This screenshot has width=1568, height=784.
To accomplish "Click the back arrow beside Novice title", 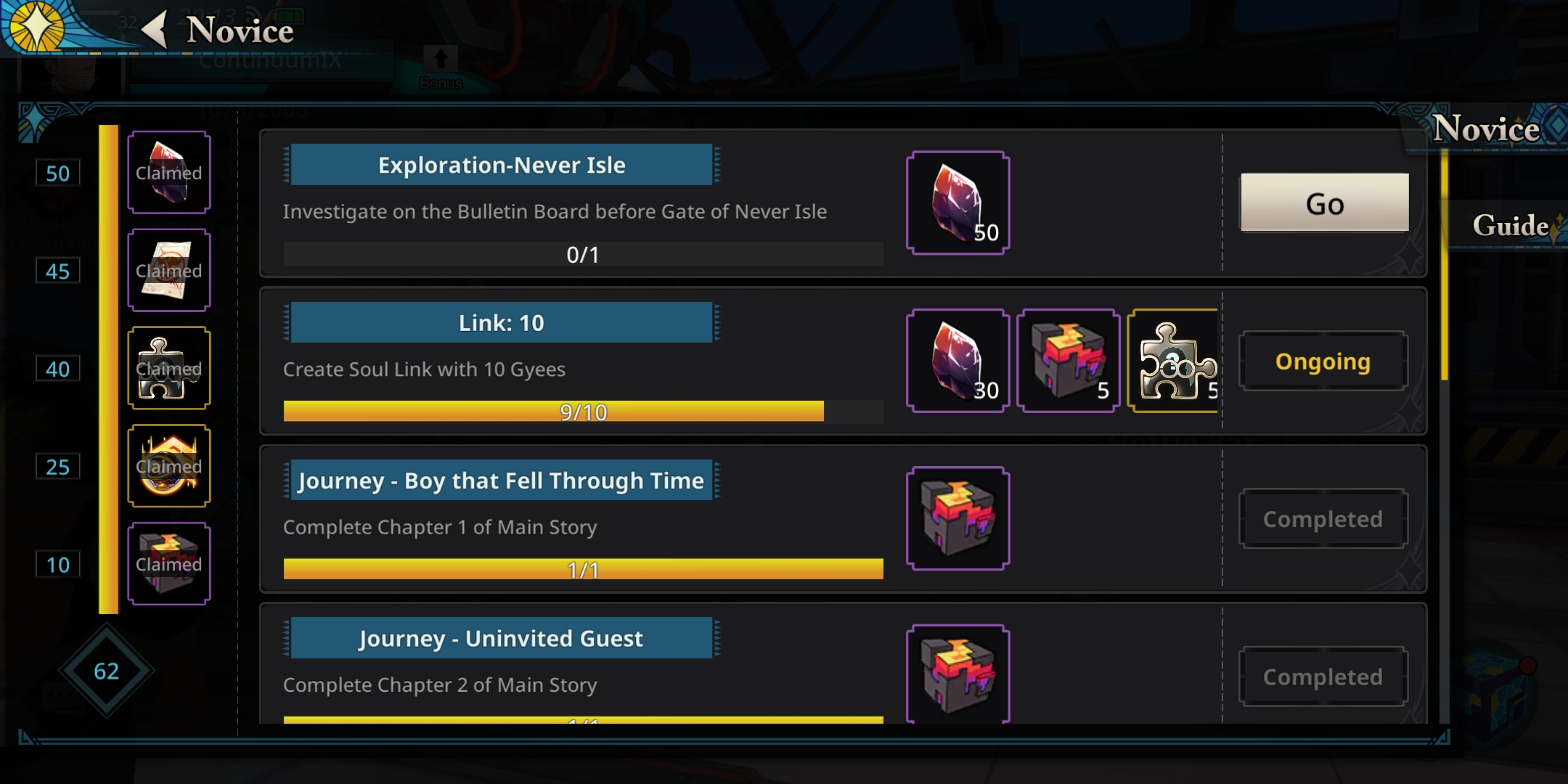I will coord(155,29).
